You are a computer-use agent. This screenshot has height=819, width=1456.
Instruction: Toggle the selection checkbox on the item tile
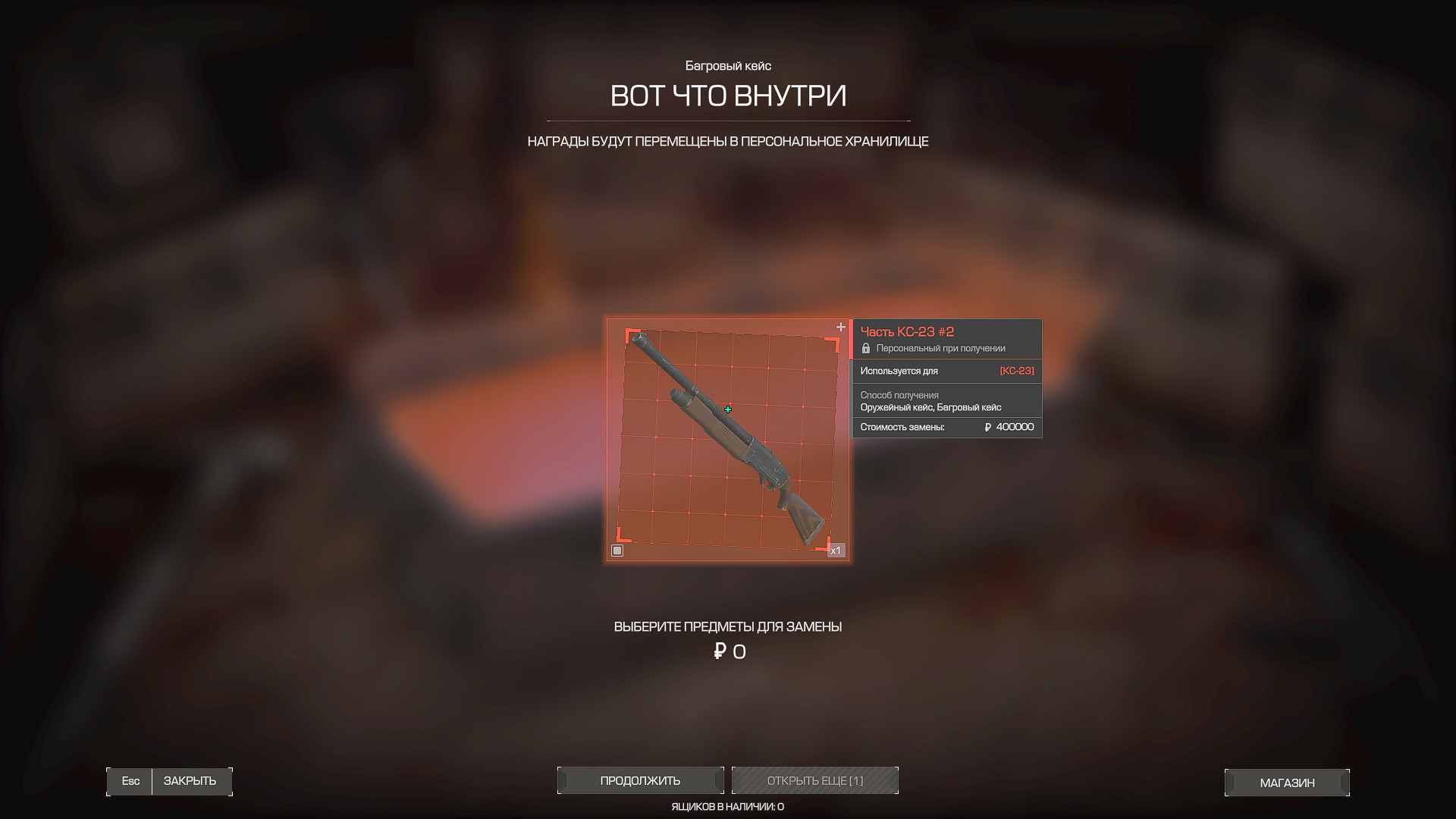[x=617, y=551]
